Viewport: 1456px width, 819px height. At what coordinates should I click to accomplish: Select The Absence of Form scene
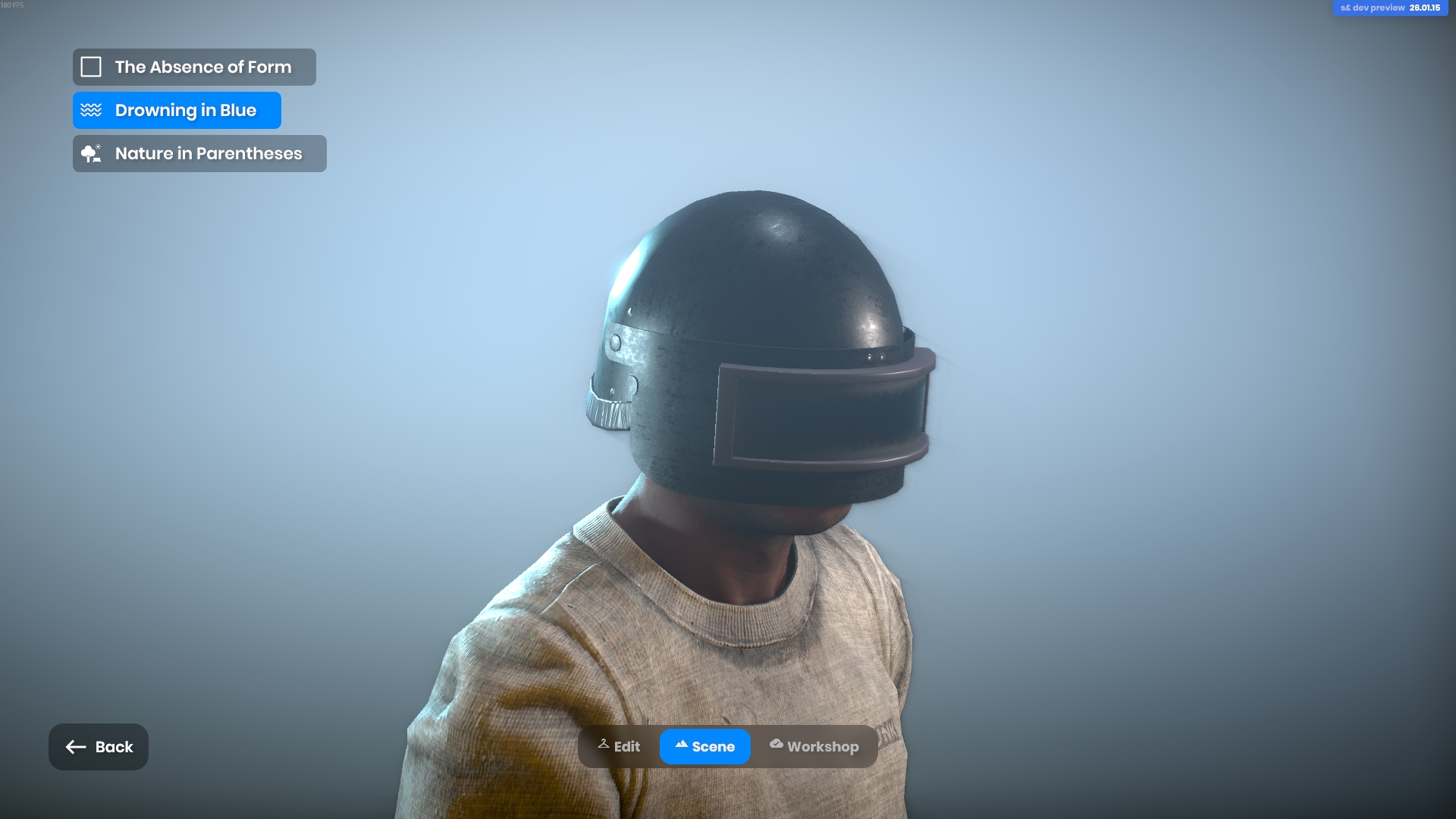194,67
